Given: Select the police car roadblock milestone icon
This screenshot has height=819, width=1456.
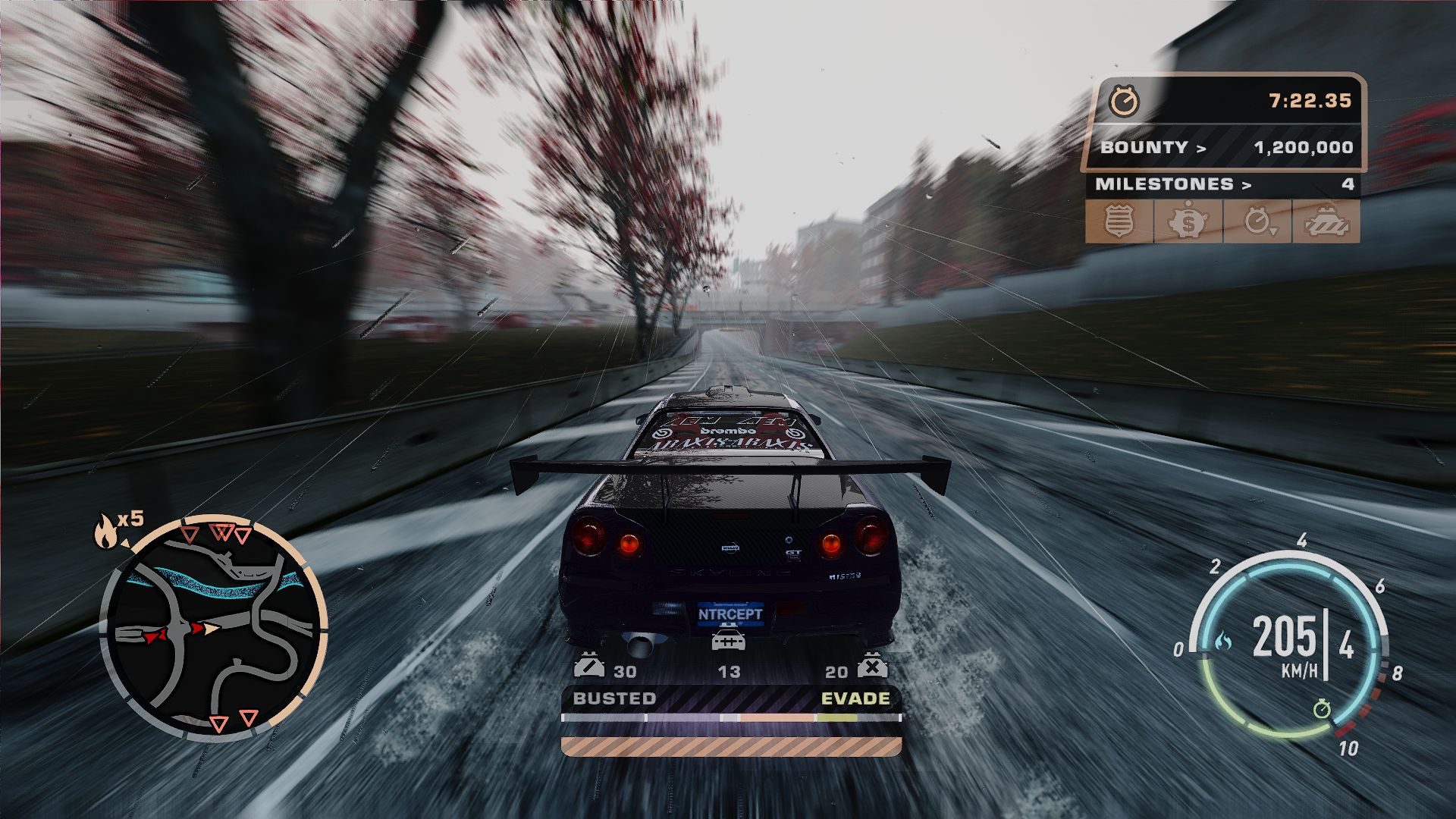Looking at the screenshot, I should click(1326, 221).
